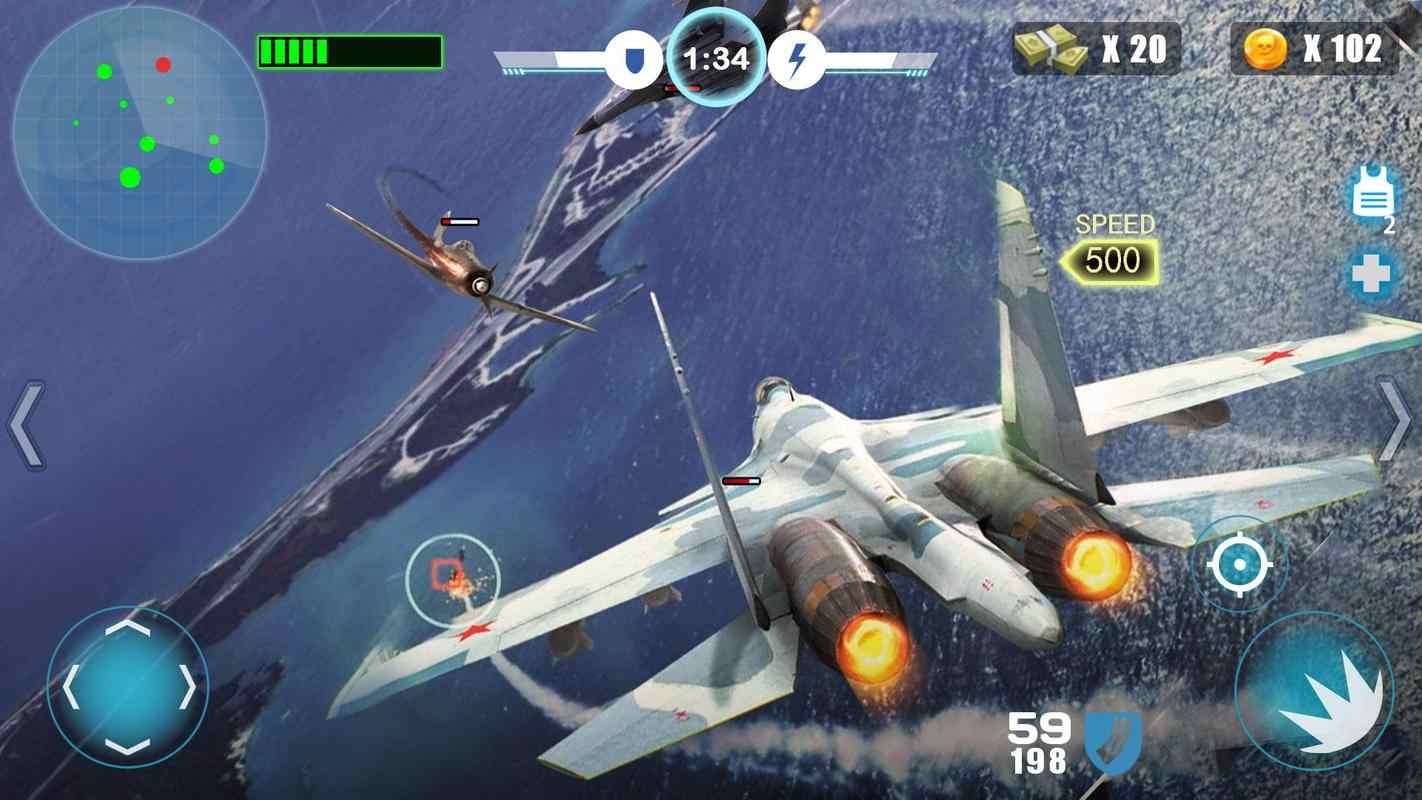1422x800 pixels.
Task: Tap the health medkit plus icon
Action: tap(1372, 275)
